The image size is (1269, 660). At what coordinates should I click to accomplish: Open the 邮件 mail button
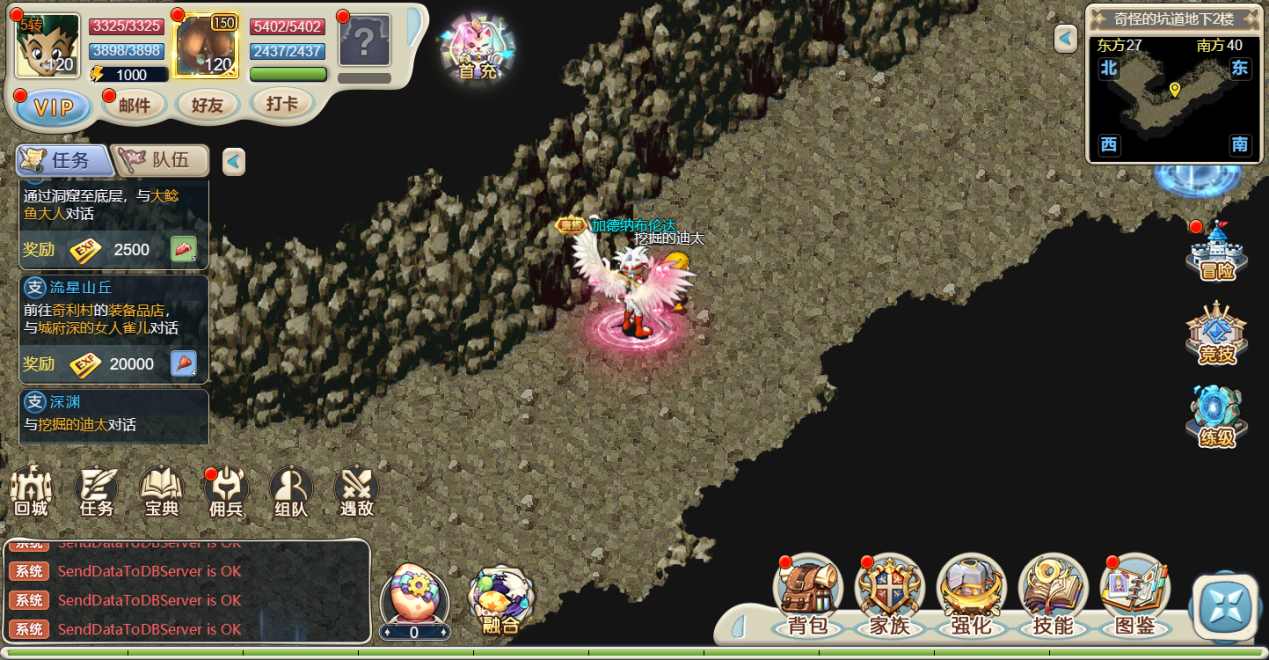tap(134, 105)
